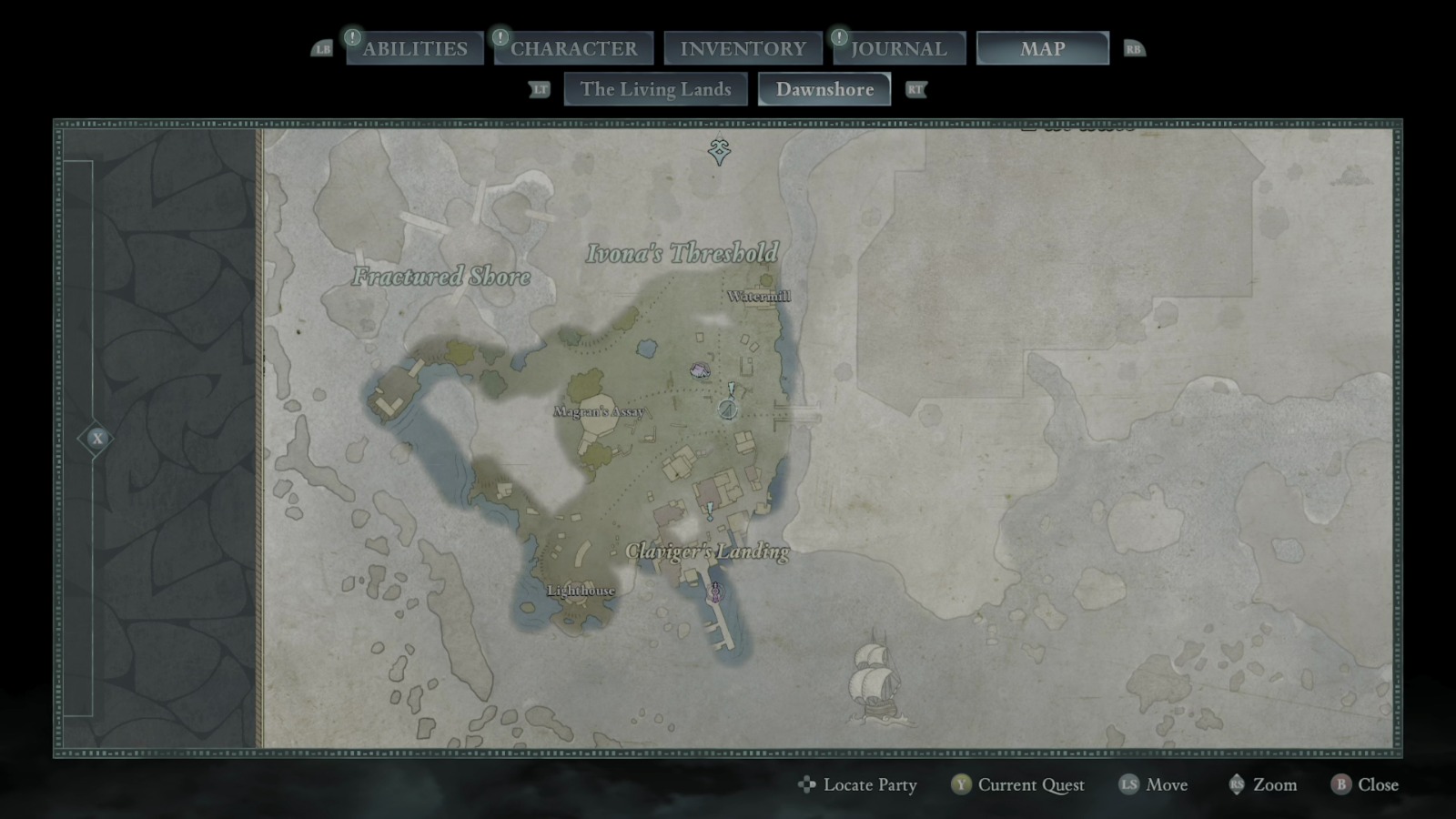Image resolution: width=1456 pixels, height=819 pixels.
Task: Click the Watermill location label
Action: point(761,295)
